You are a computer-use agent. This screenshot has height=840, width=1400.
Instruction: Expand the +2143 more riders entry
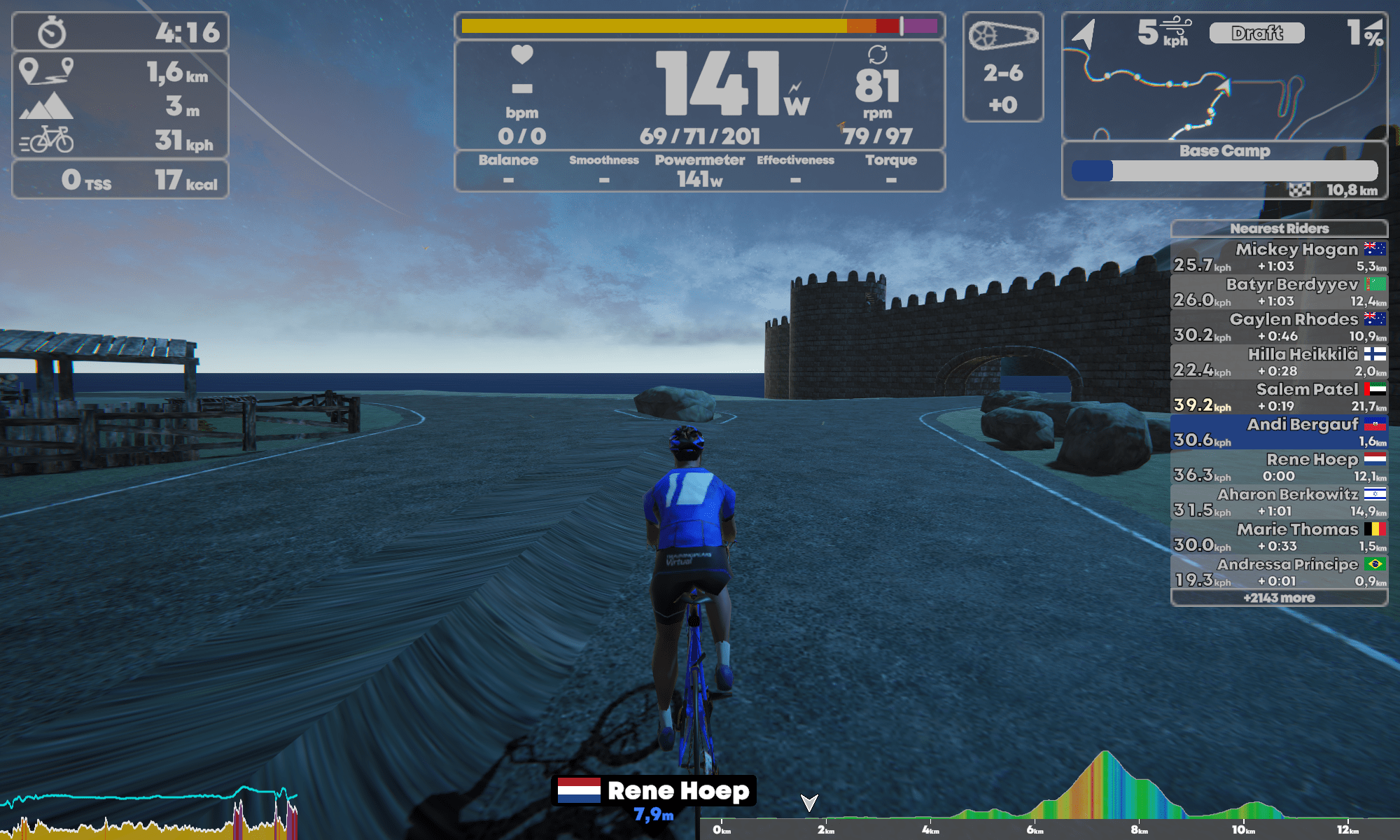1279,598
